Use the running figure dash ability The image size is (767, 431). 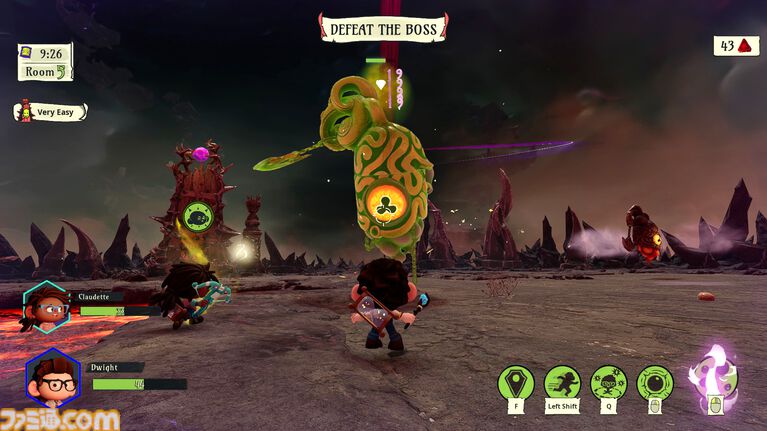tap(562, 383)
